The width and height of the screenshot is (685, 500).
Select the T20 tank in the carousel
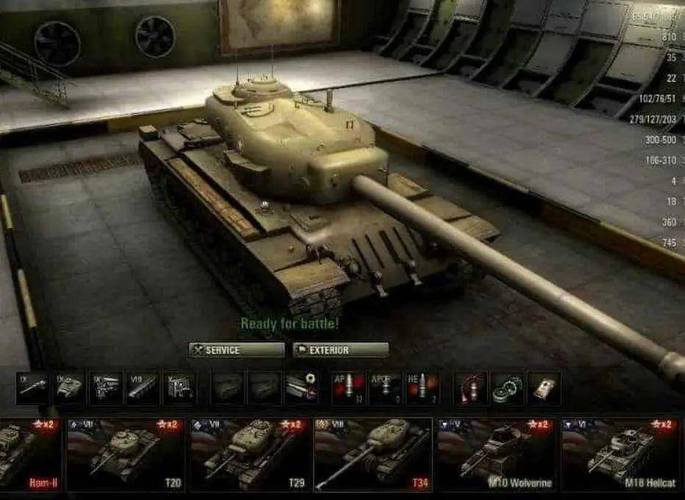click(123, 454)
